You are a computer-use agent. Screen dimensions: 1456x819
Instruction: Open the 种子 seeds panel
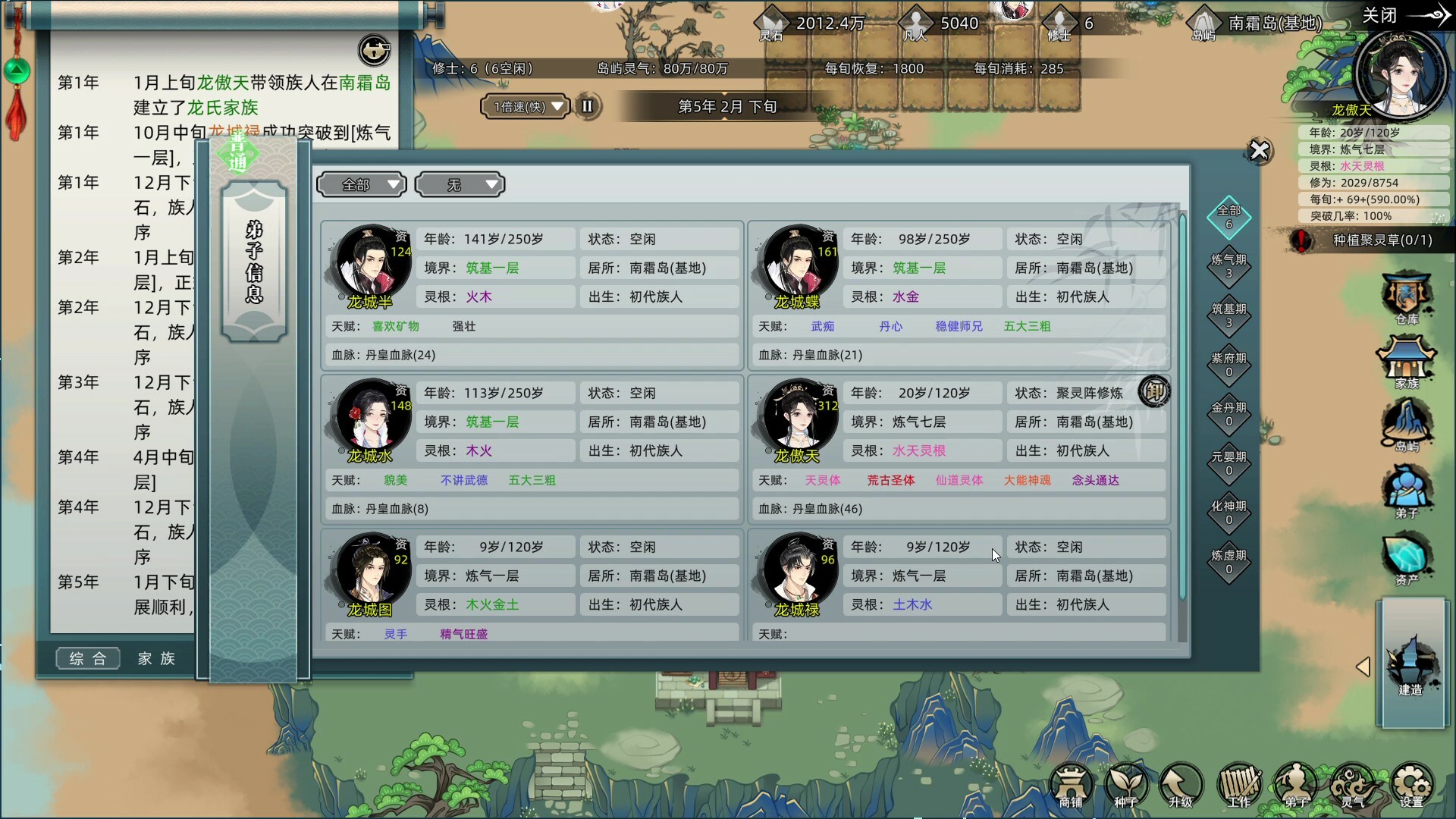click(1128, 787)
